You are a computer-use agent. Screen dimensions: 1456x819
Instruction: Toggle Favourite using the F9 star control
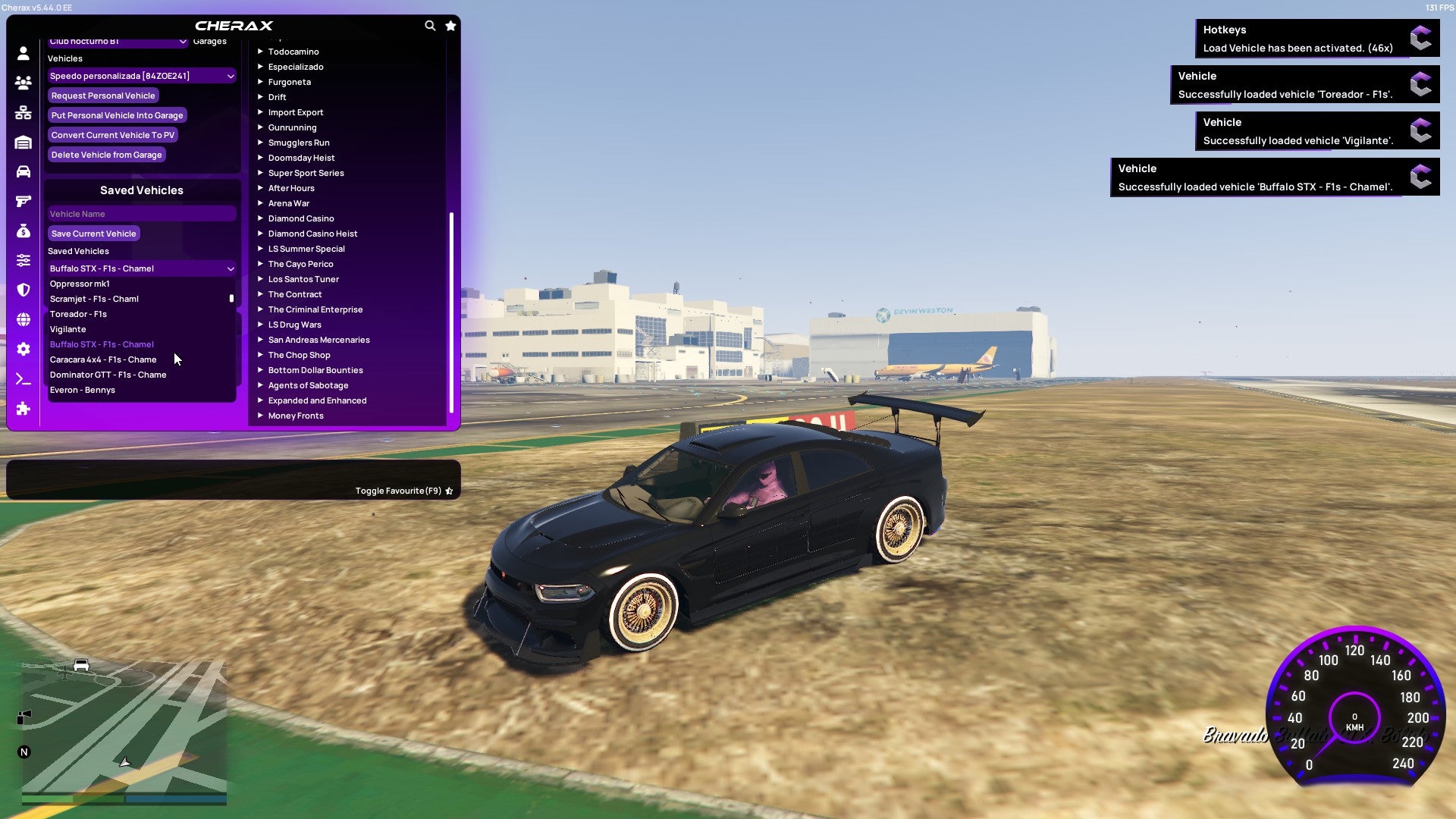click(449, 491)
